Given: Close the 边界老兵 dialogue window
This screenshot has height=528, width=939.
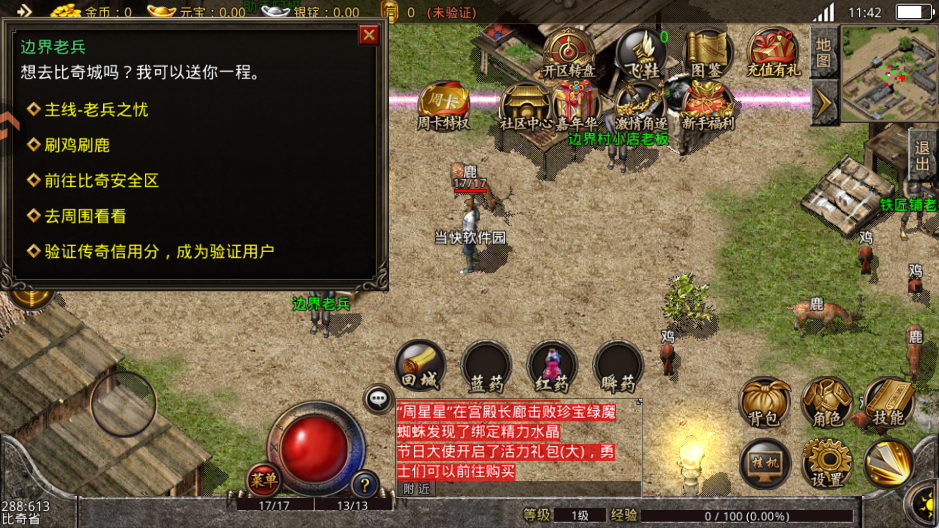Looking at the screenshot, I should [x=369, y=35].
